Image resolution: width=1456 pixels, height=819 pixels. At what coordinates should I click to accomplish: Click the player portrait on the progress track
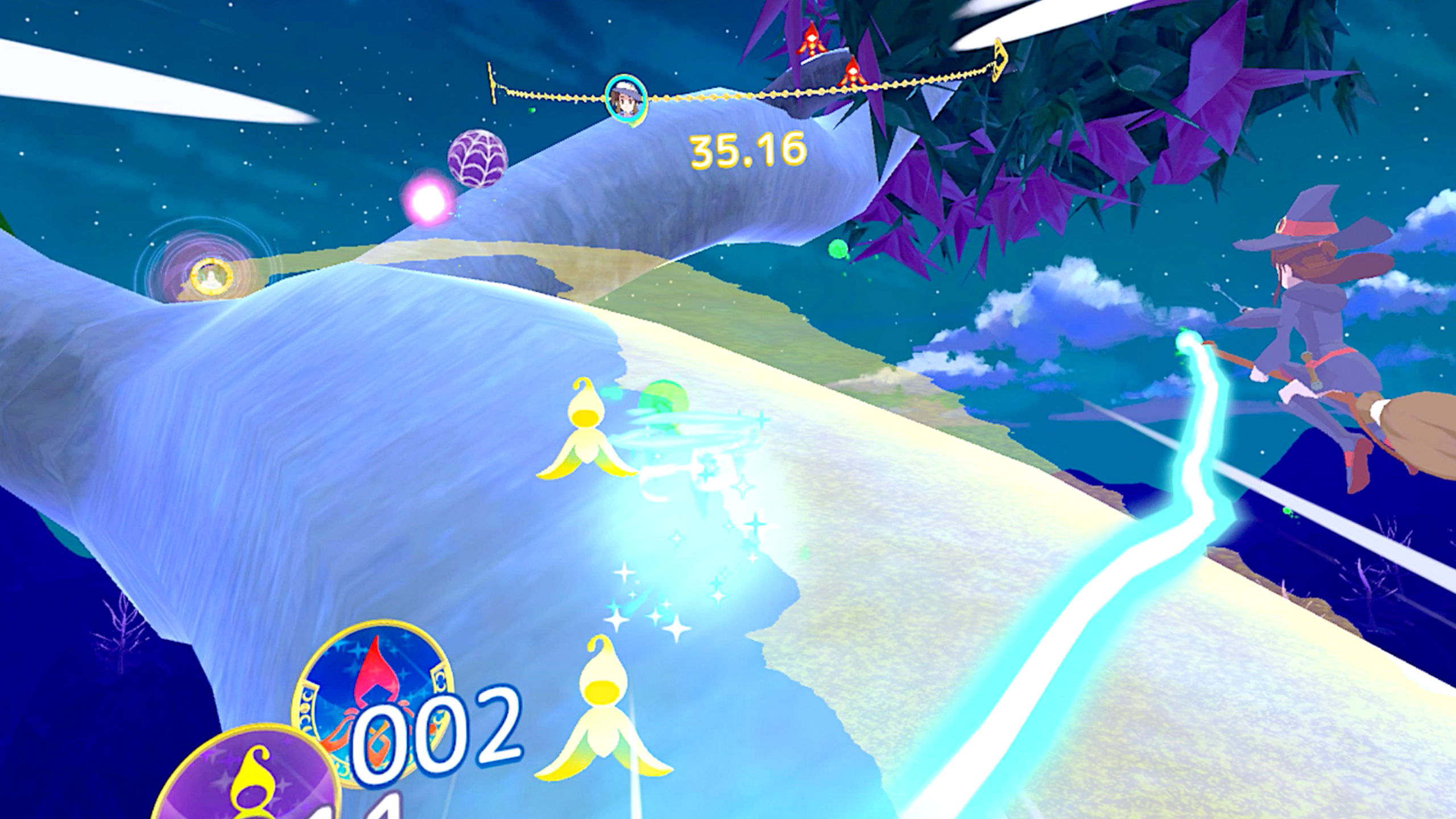(x=626, y=100)
